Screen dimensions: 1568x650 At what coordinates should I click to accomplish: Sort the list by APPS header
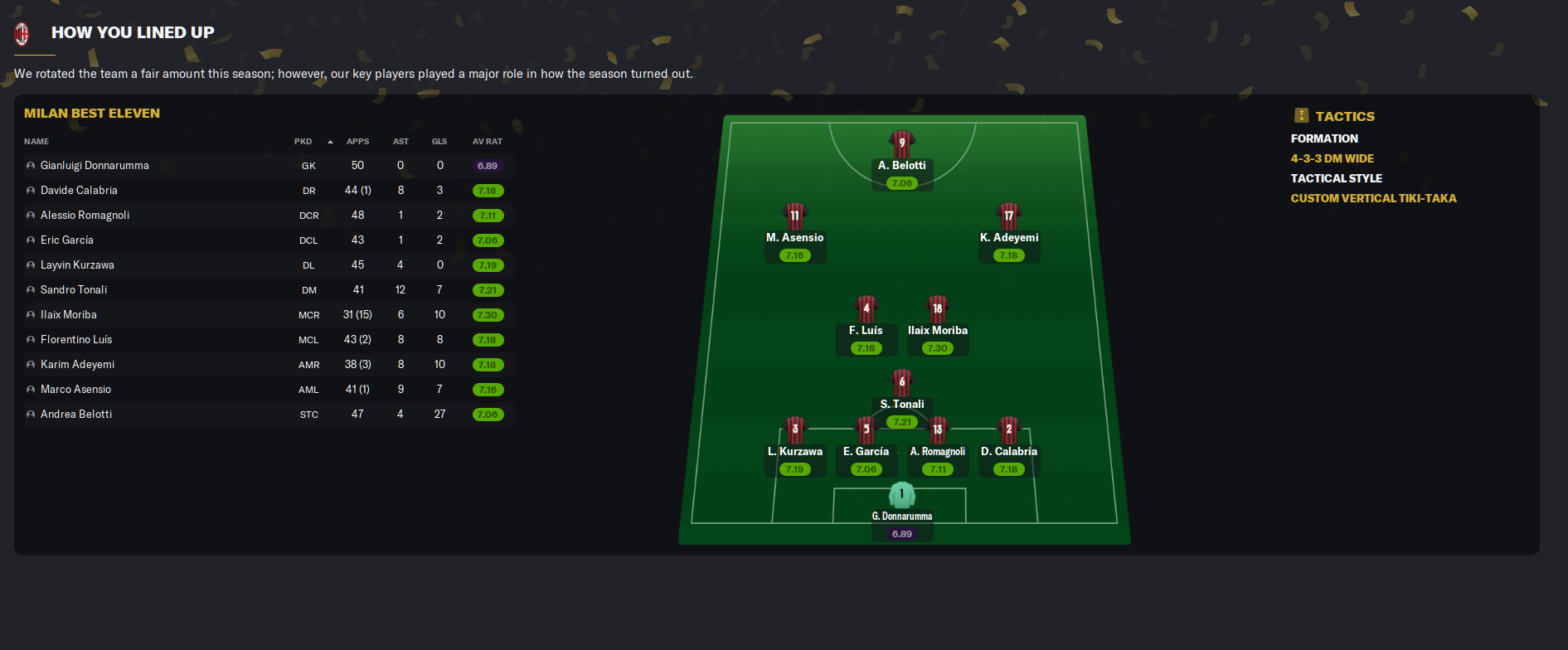357,142
